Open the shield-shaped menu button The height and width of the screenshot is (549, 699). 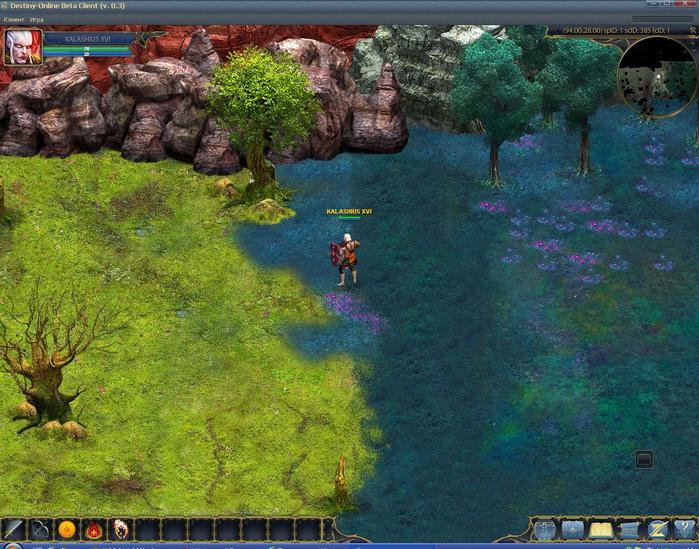(x=544, y=529)
